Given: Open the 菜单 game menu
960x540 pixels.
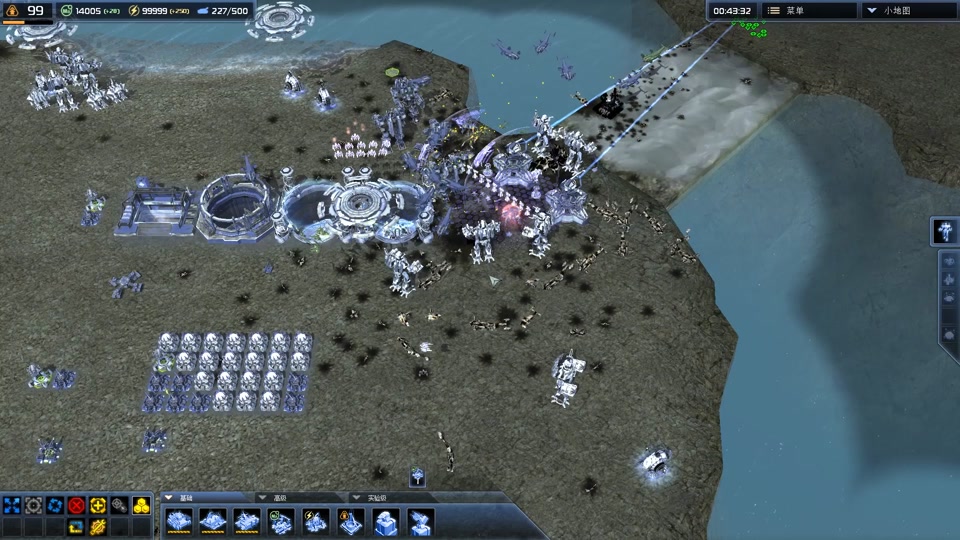Looking at the screenshot, I should (808, 11).
